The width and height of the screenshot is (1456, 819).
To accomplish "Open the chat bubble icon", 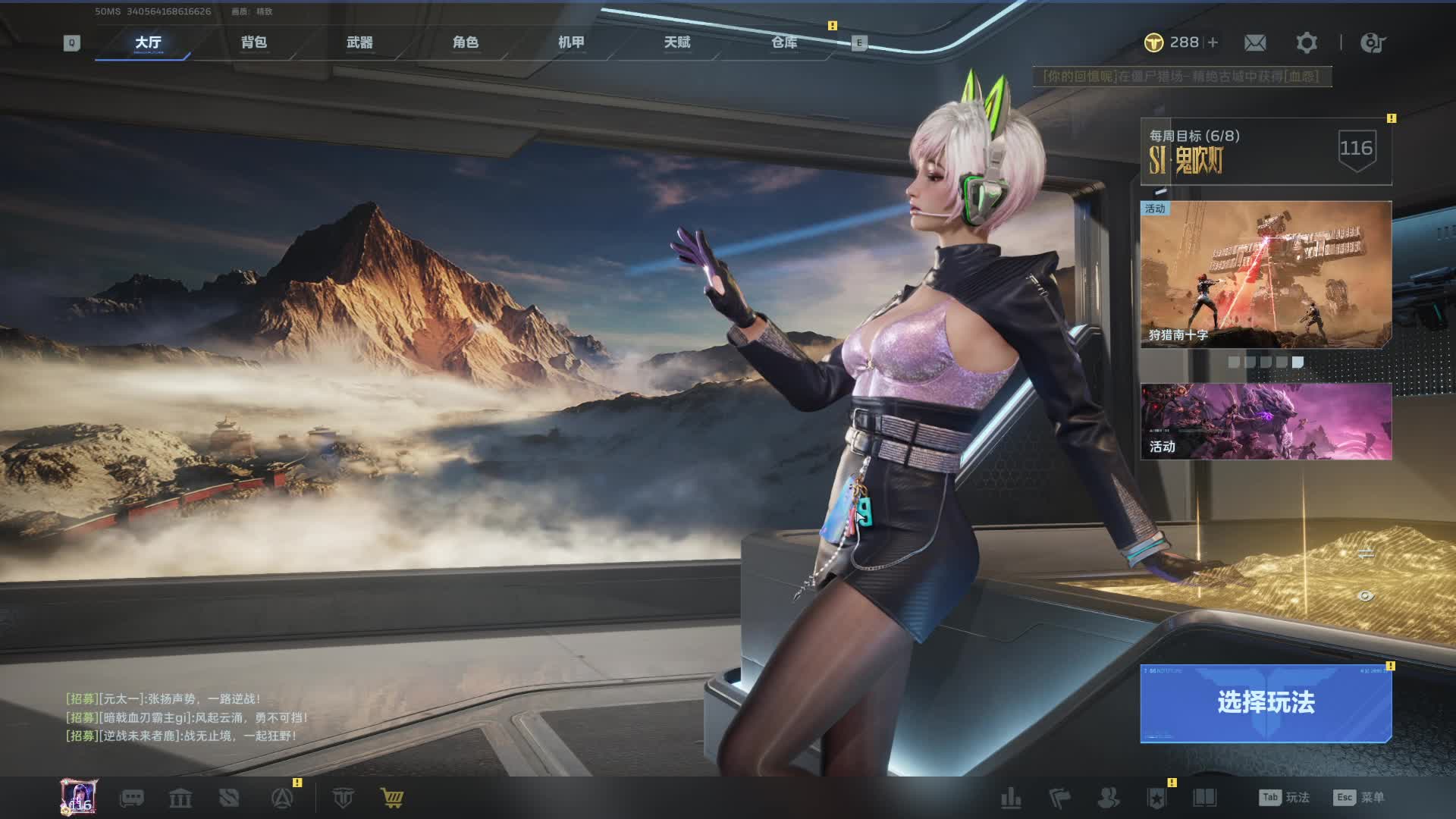I will pyautogui.click(x=132, y=798).
